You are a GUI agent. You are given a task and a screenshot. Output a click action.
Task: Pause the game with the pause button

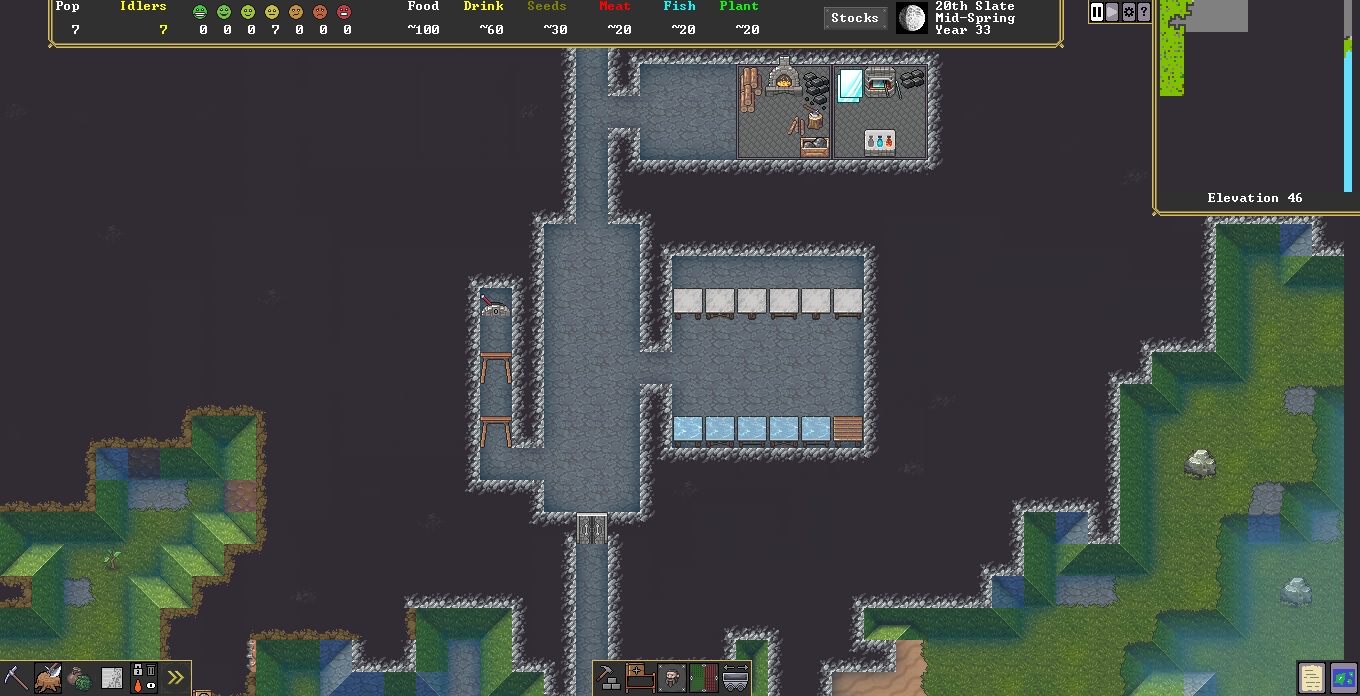[x=1097, y=12]
